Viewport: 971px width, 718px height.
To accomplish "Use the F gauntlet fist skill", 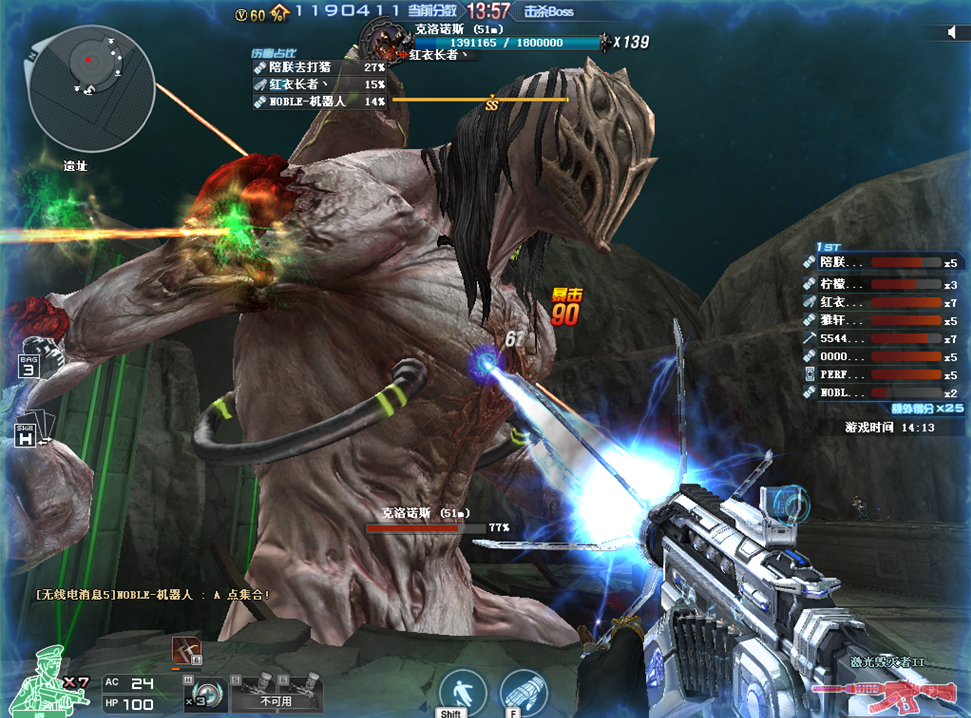I will [523, 692].
